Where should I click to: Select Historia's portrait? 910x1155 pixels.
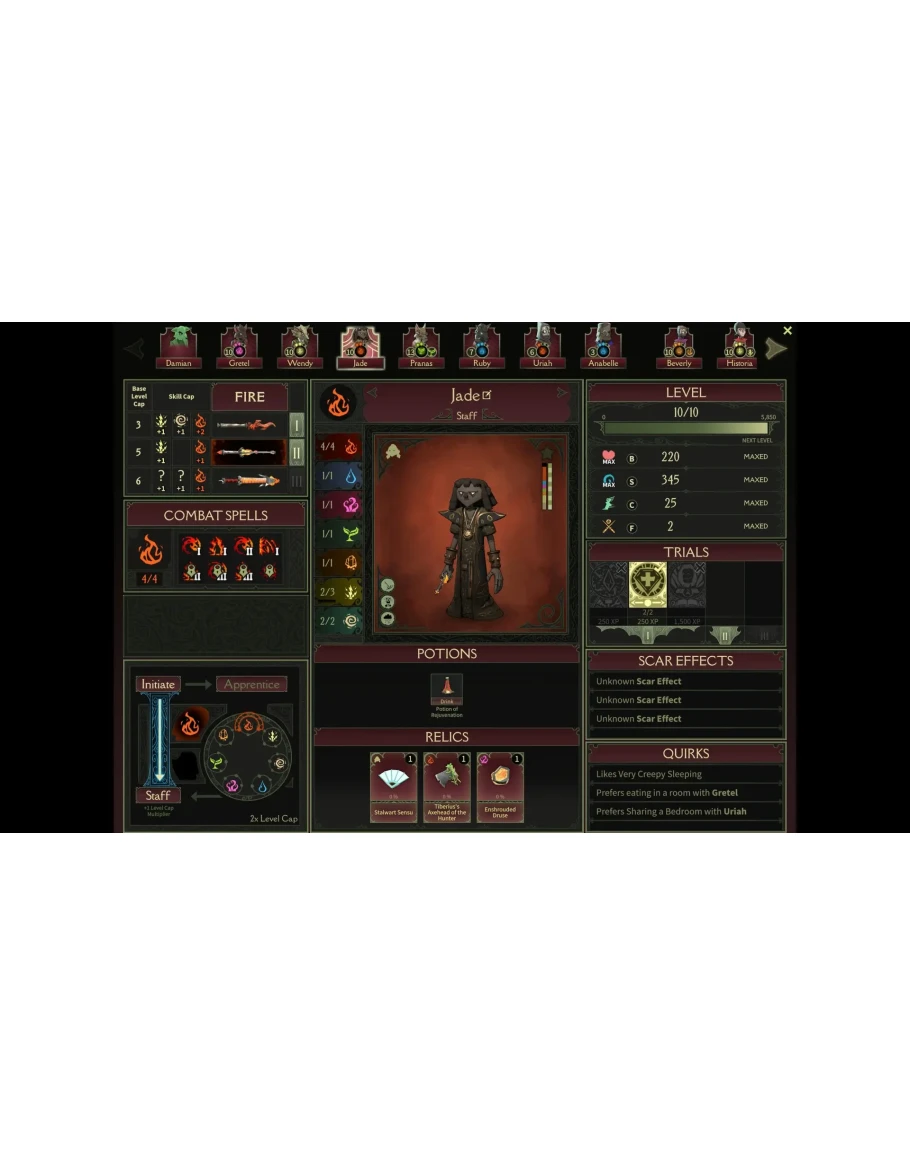(740, 345)
